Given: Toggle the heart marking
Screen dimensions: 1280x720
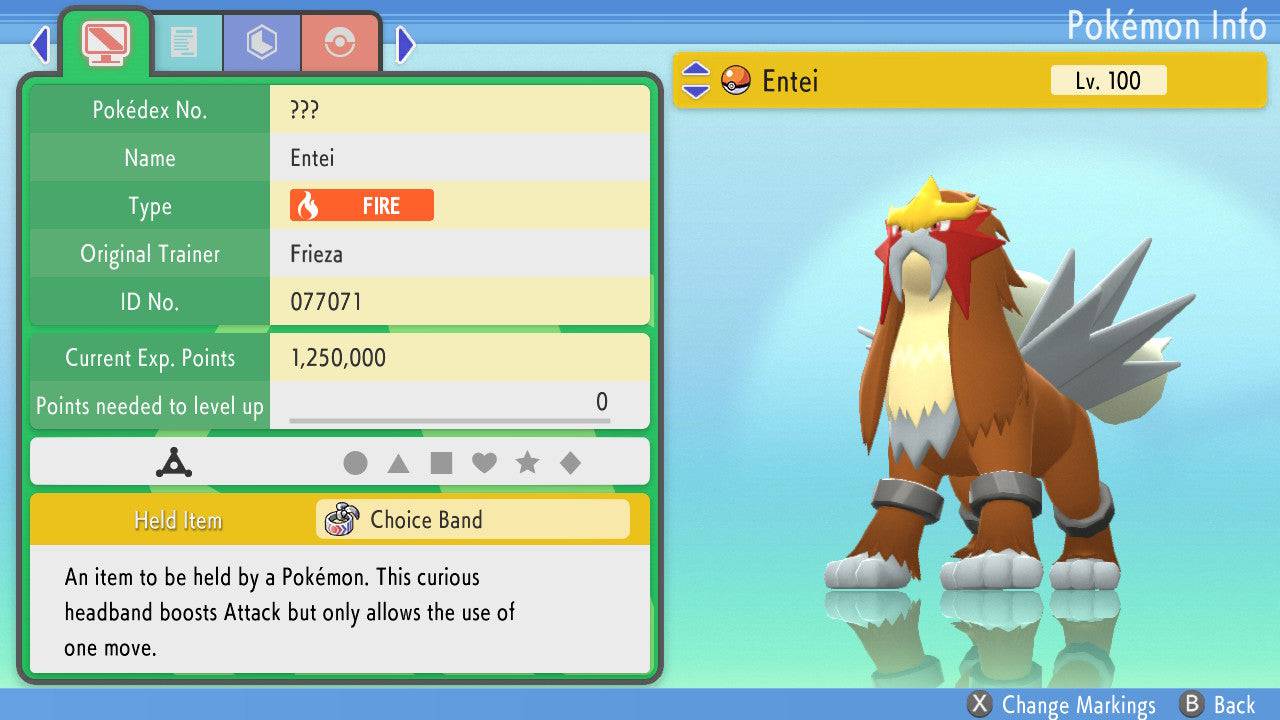Looking at the screenshot, I should tap(484, 463).
